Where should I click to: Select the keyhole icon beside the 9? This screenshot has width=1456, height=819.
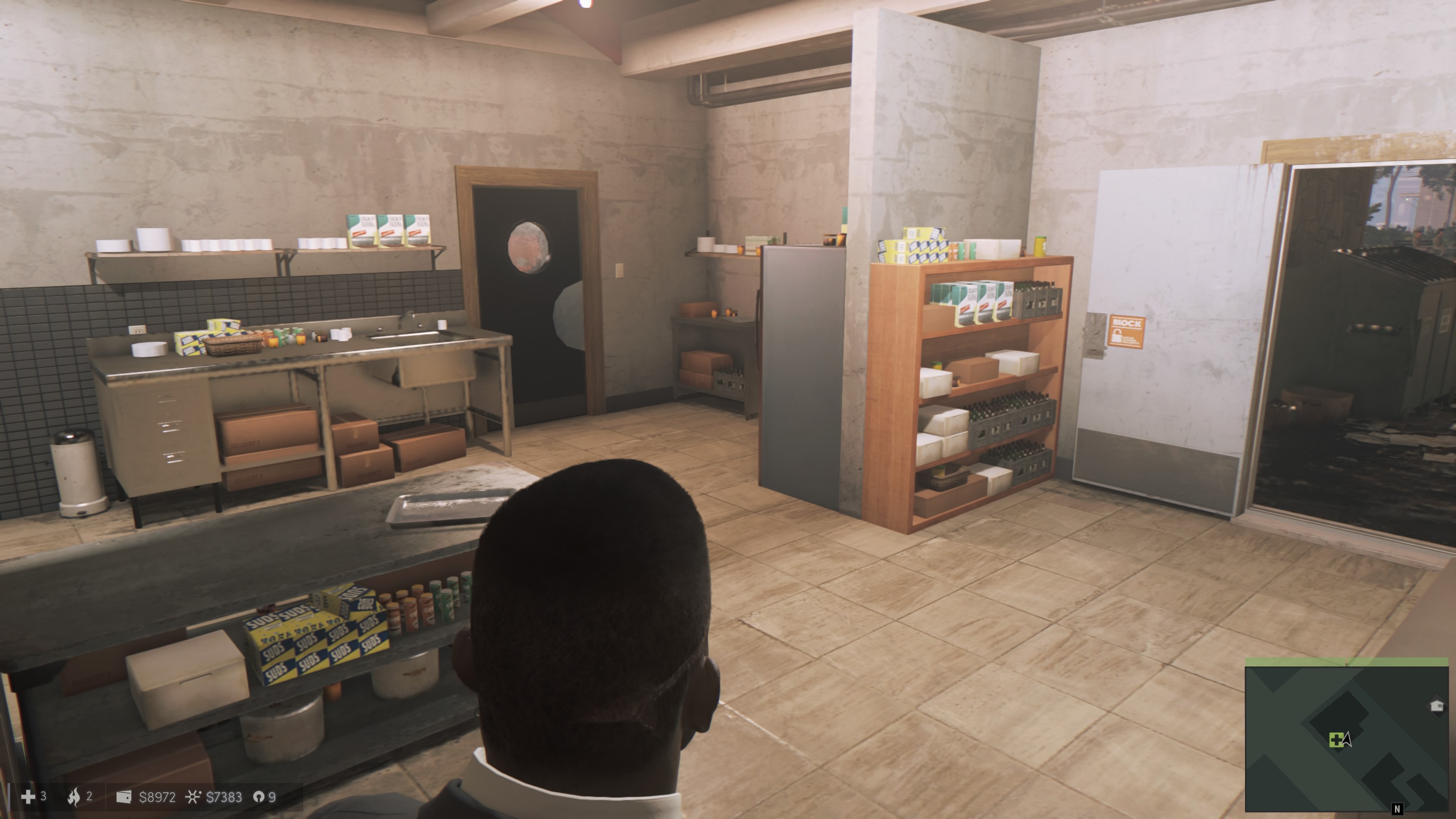tap(258, 797)
